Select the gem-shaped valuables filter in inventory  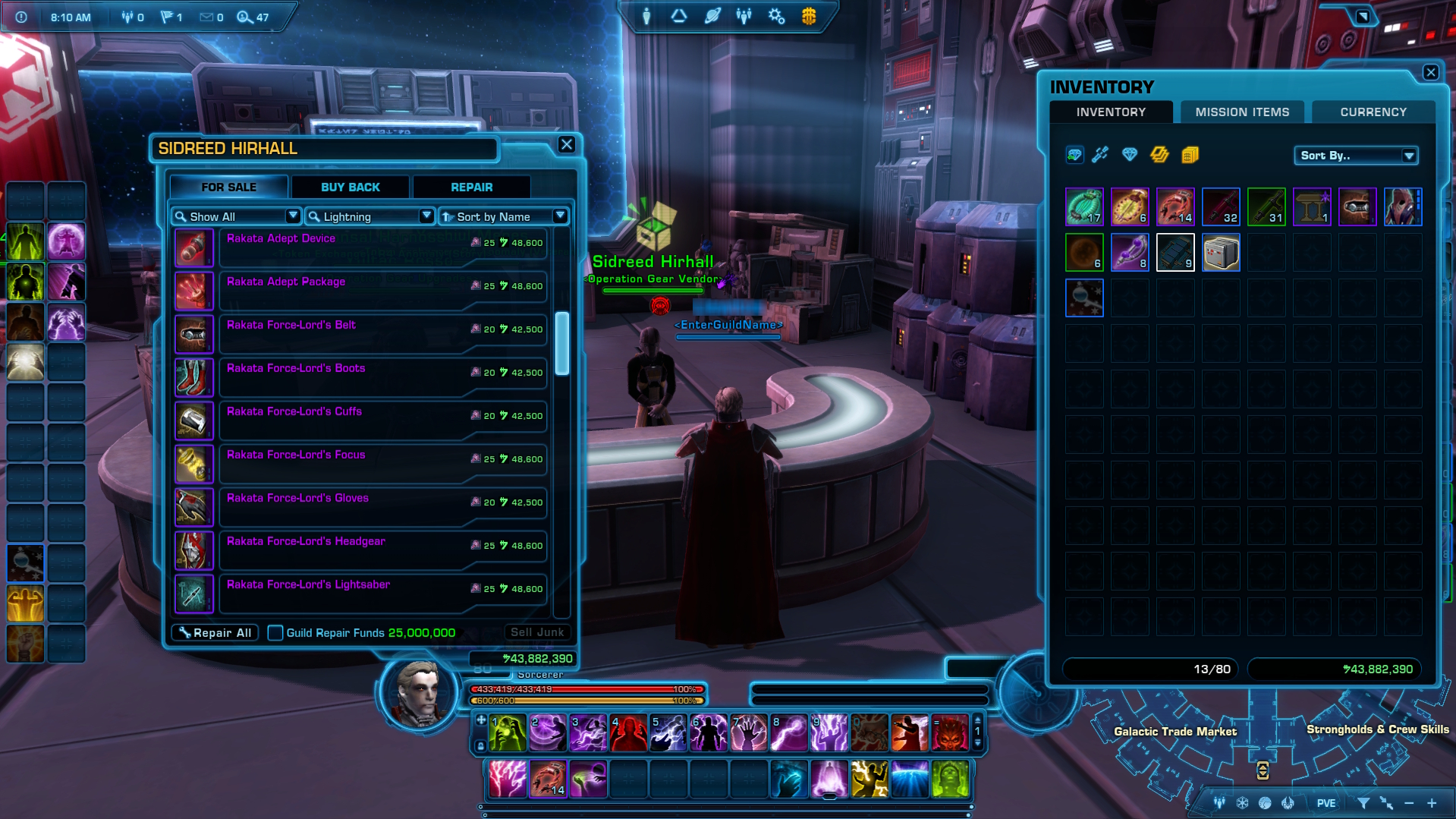coord(1130,155)
